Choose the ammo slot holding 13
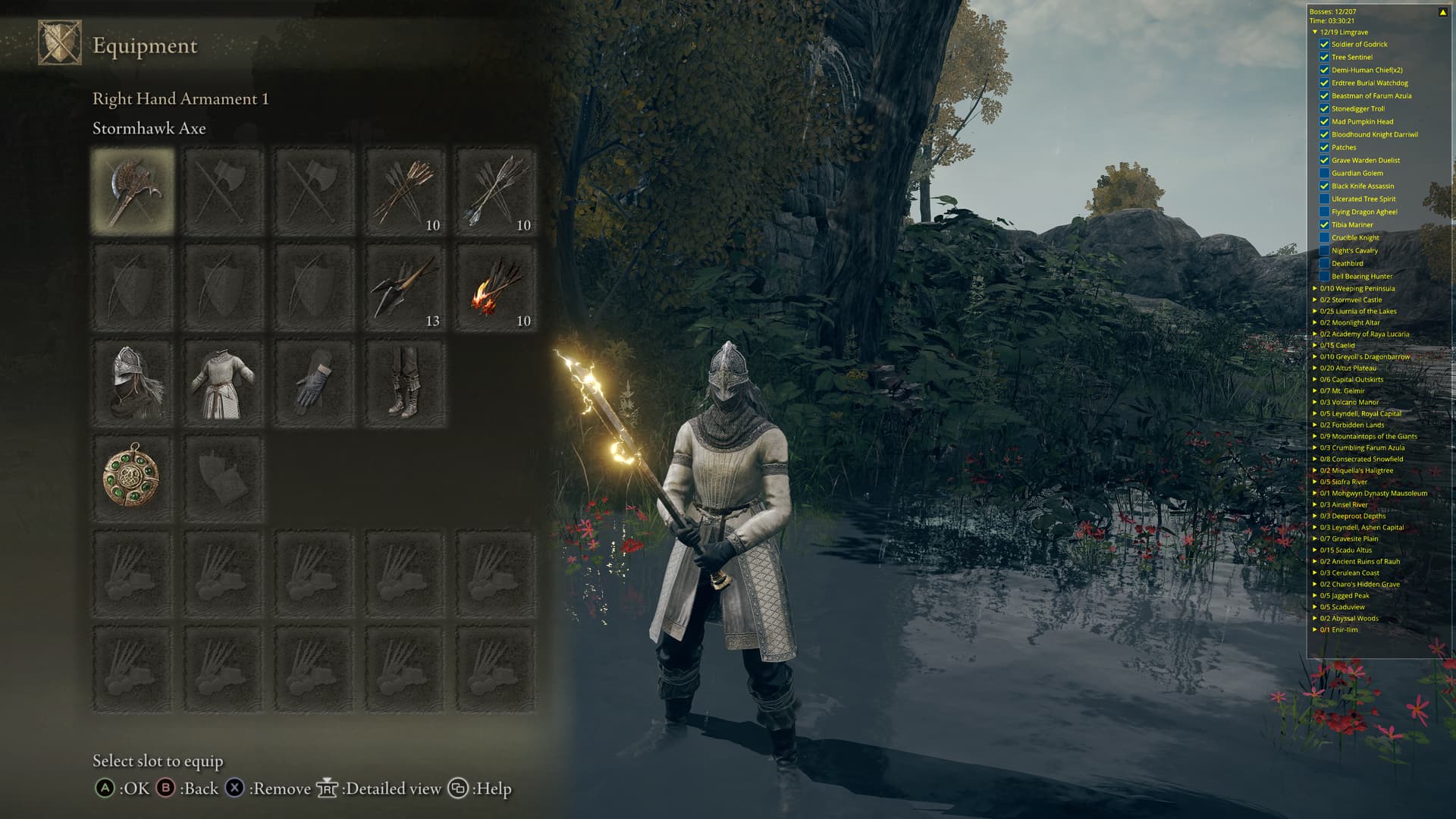 [405, 287]
